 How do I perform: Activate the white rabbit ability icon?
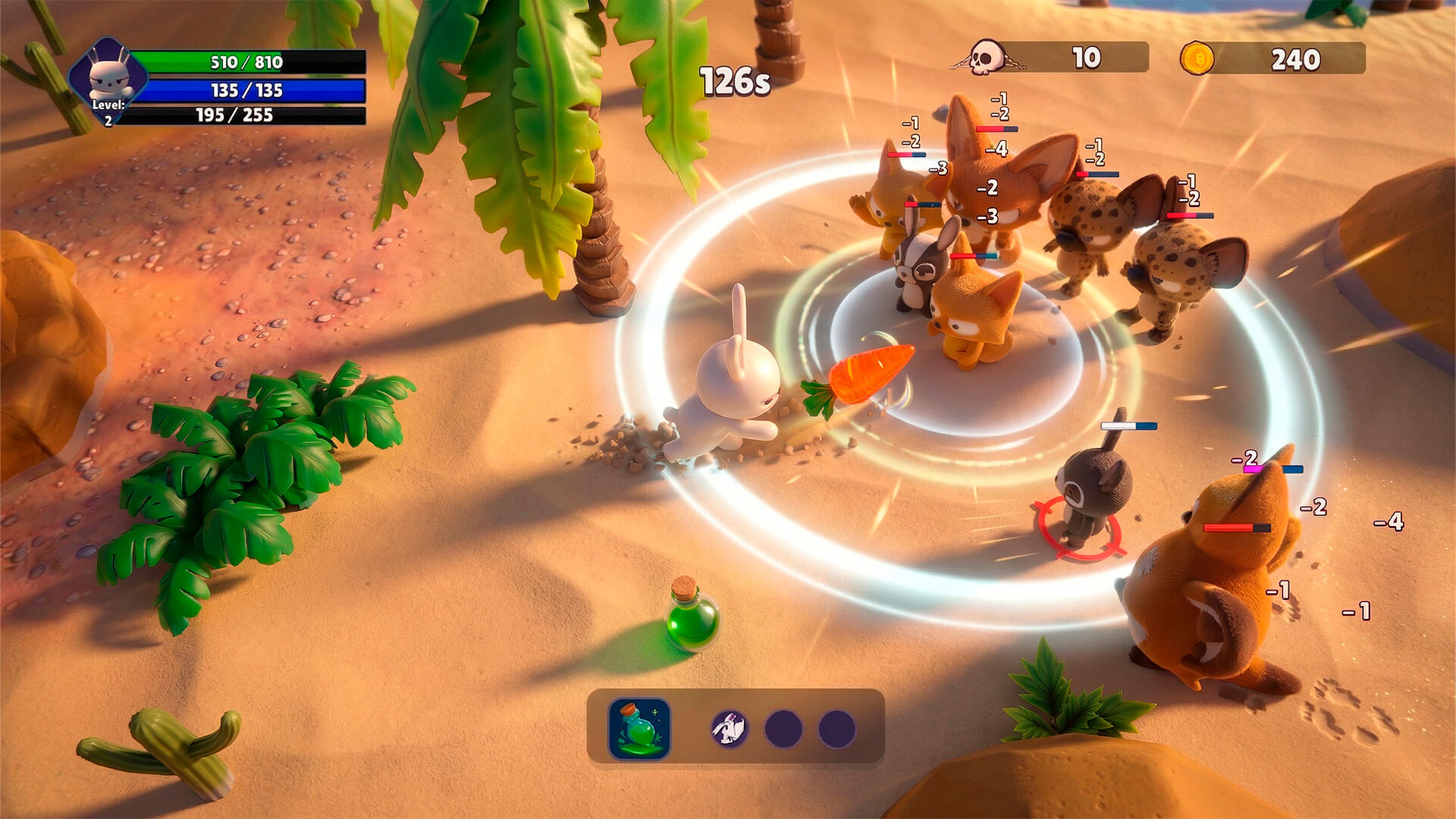coord(730,729)
